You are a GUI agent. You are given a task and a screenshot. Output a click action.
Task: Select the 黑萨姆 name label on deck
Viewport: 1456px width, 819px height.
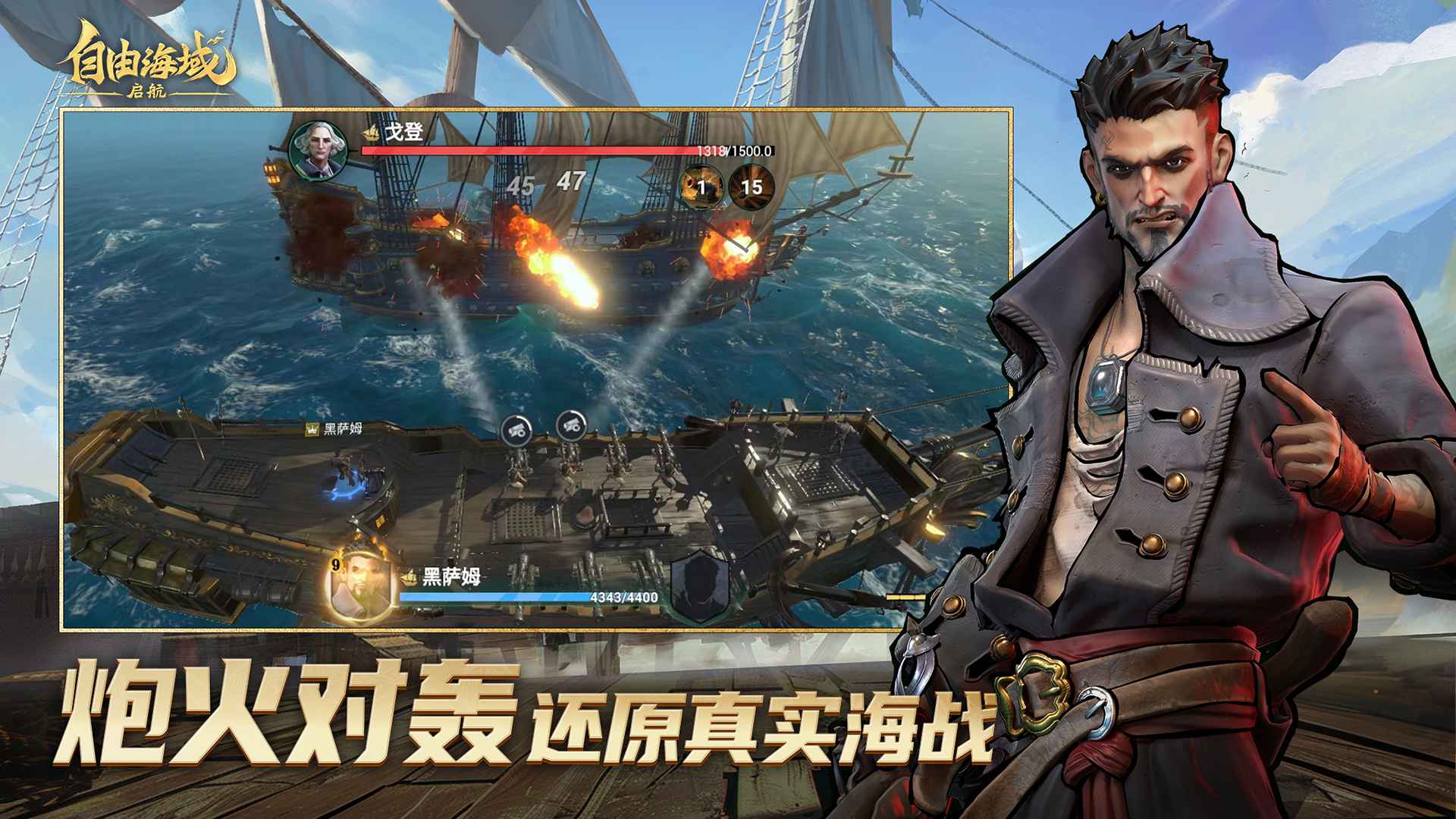(x=344, y=428)
